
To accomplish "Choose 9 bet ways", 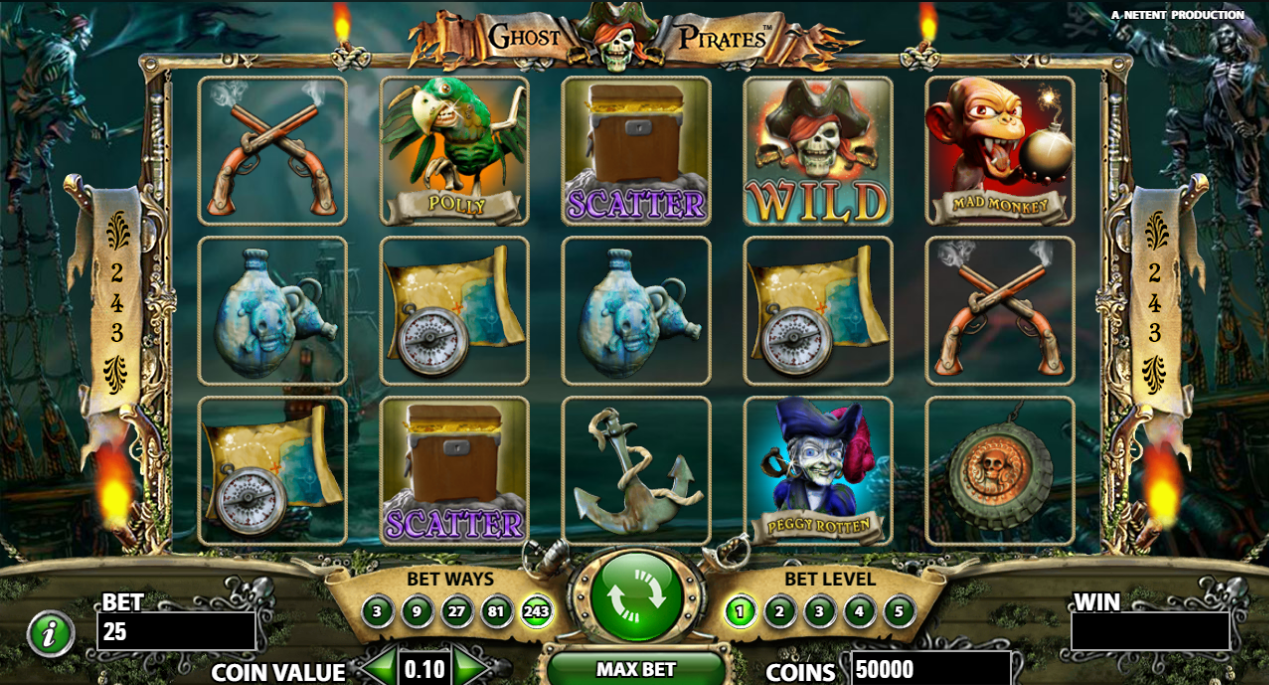I will click(x=417, y=611).
